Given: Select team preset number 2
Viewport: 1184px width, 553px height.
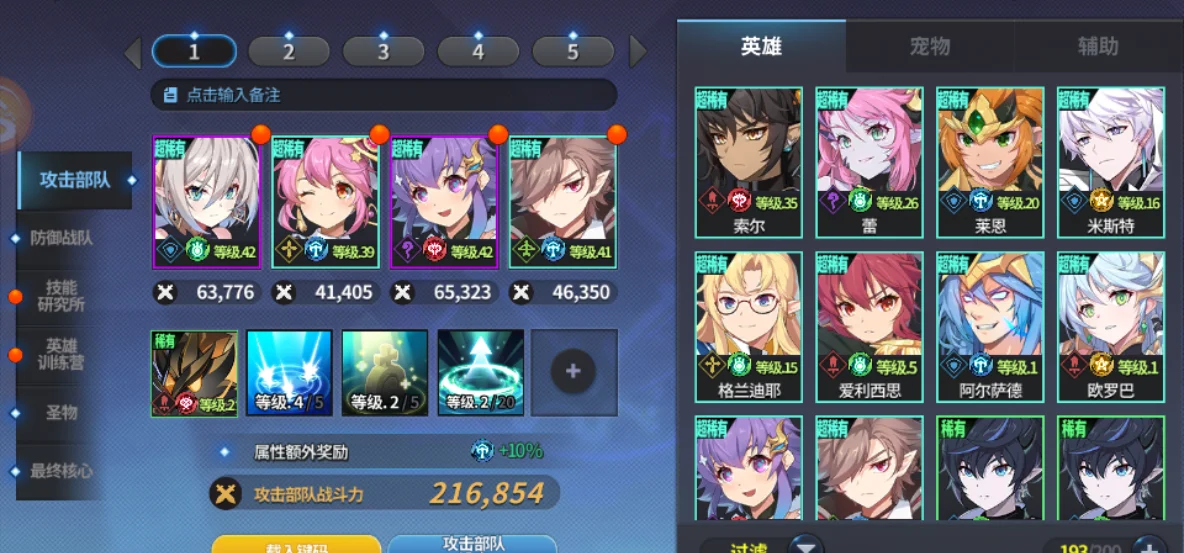Looking at the screenshot, I should coord(288,51).
